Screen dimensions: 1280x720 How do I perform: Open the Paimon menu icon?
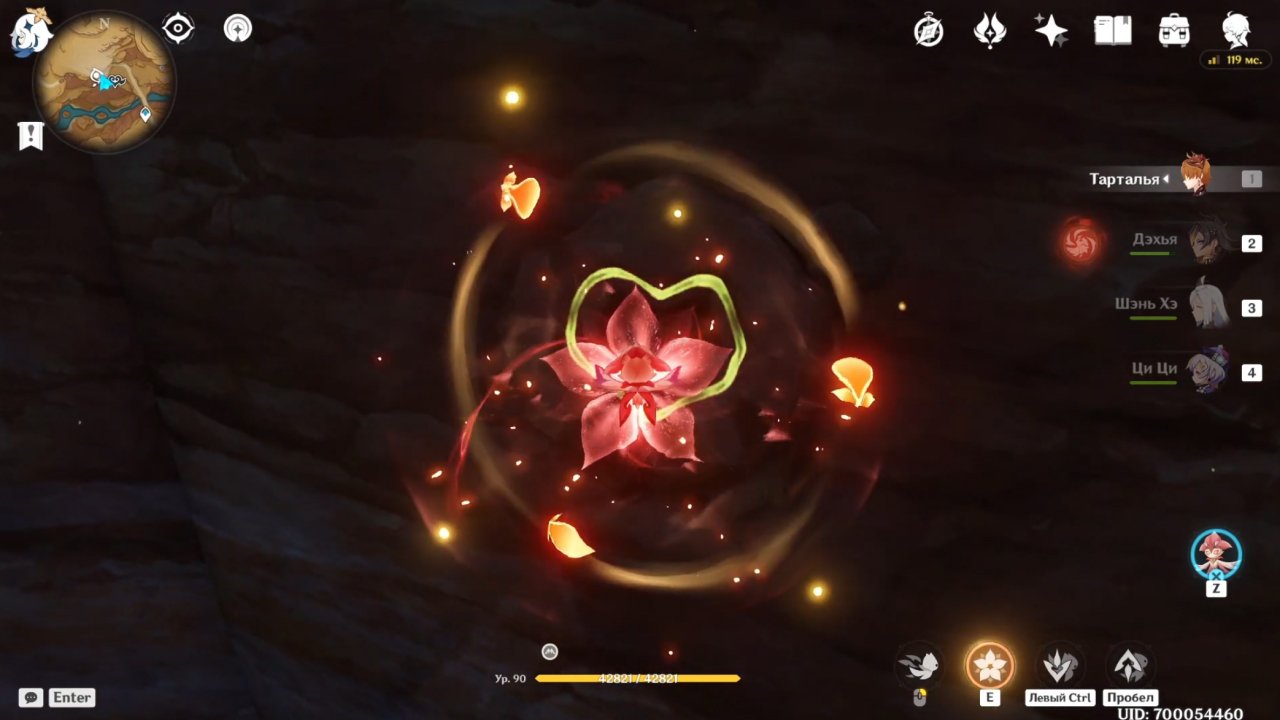[x=30, y=32]
